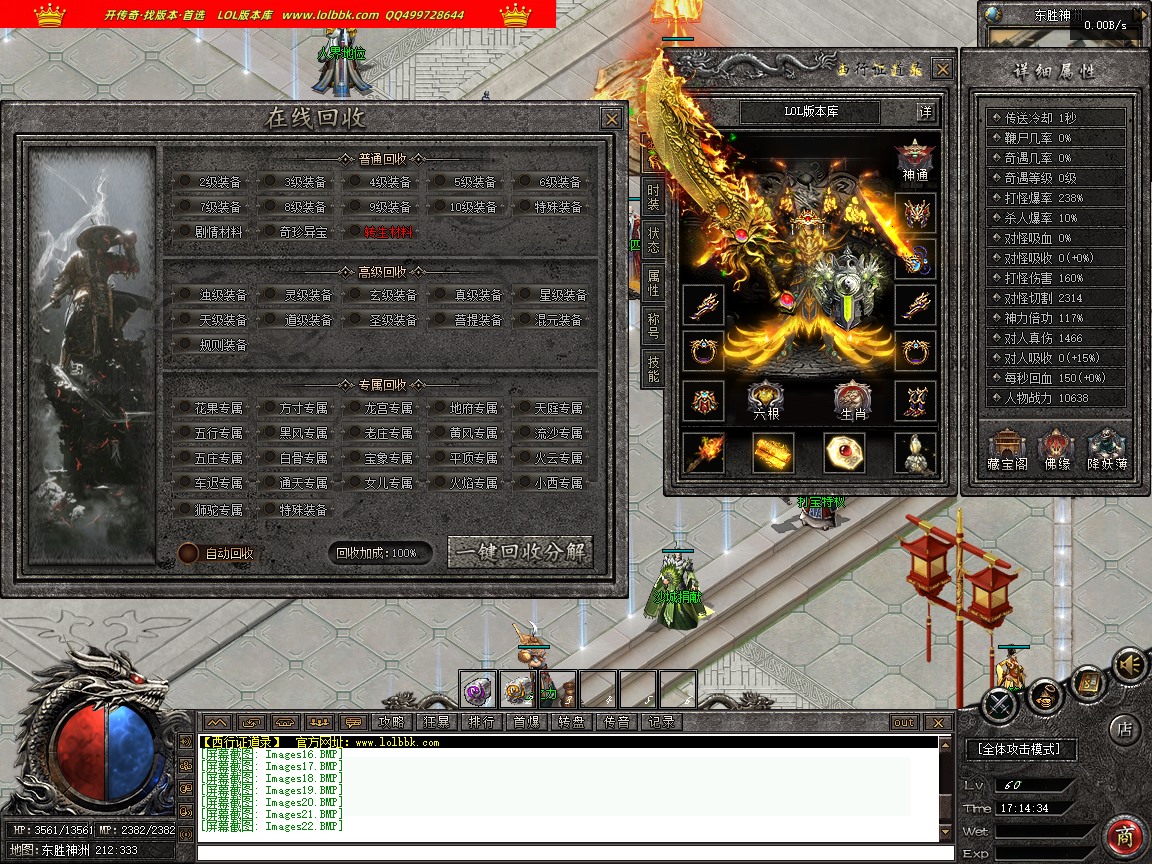Open the 神通 icon

tap(915, 158)
